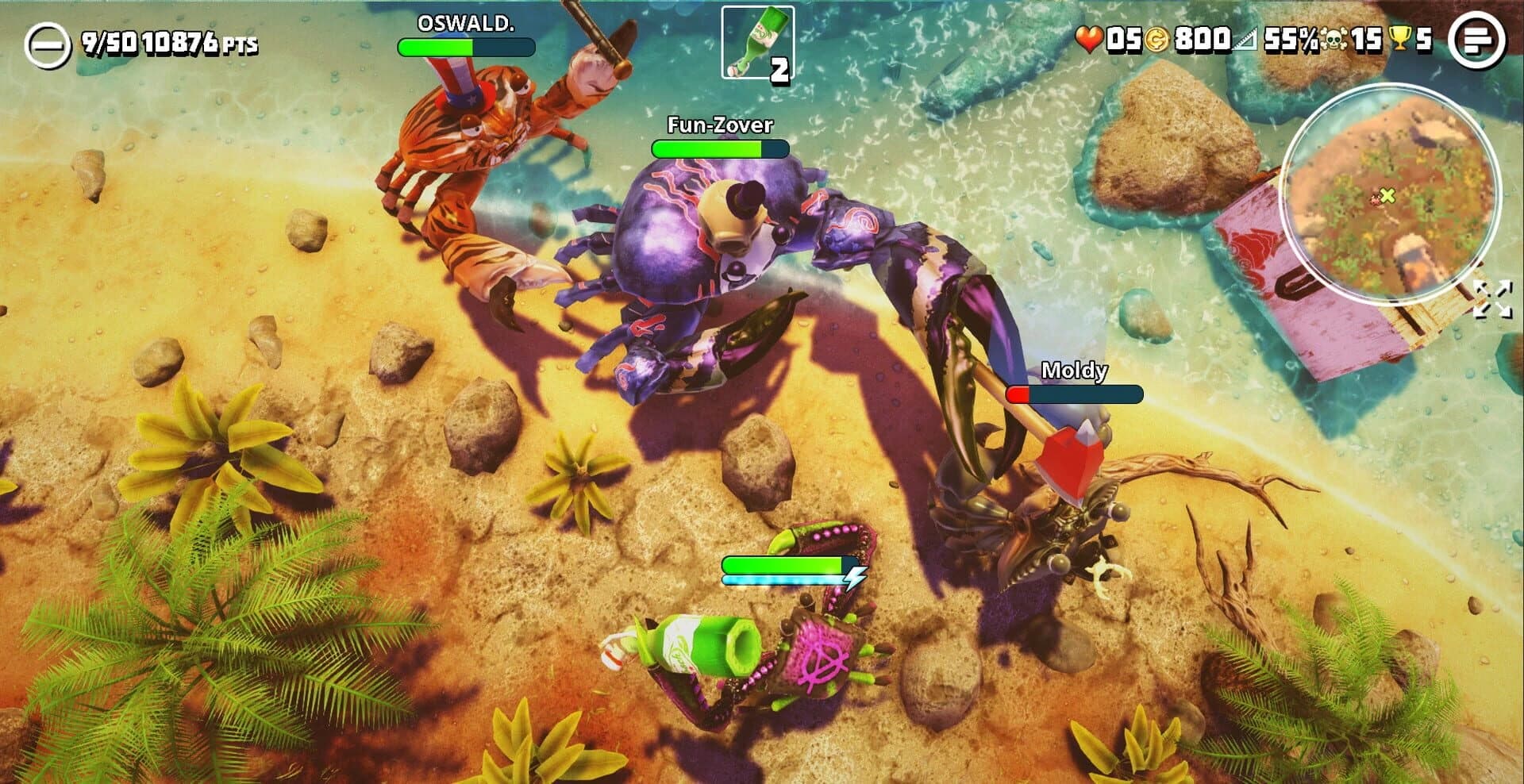Viewport: 1524px width, 784px height.
Task: Click the gold coin currency icon
Action: point(1157,36)
